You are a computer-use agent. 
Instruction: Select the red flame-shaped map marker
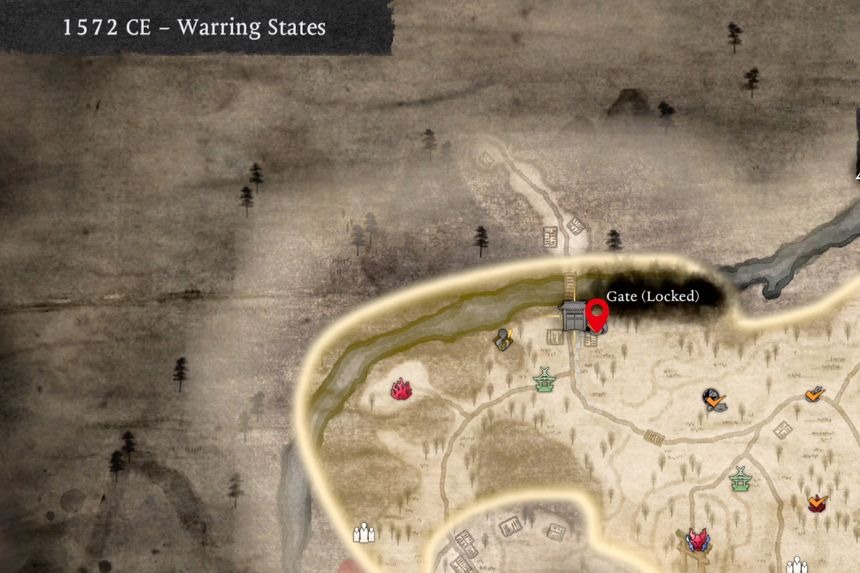click(x=402, y=389)
